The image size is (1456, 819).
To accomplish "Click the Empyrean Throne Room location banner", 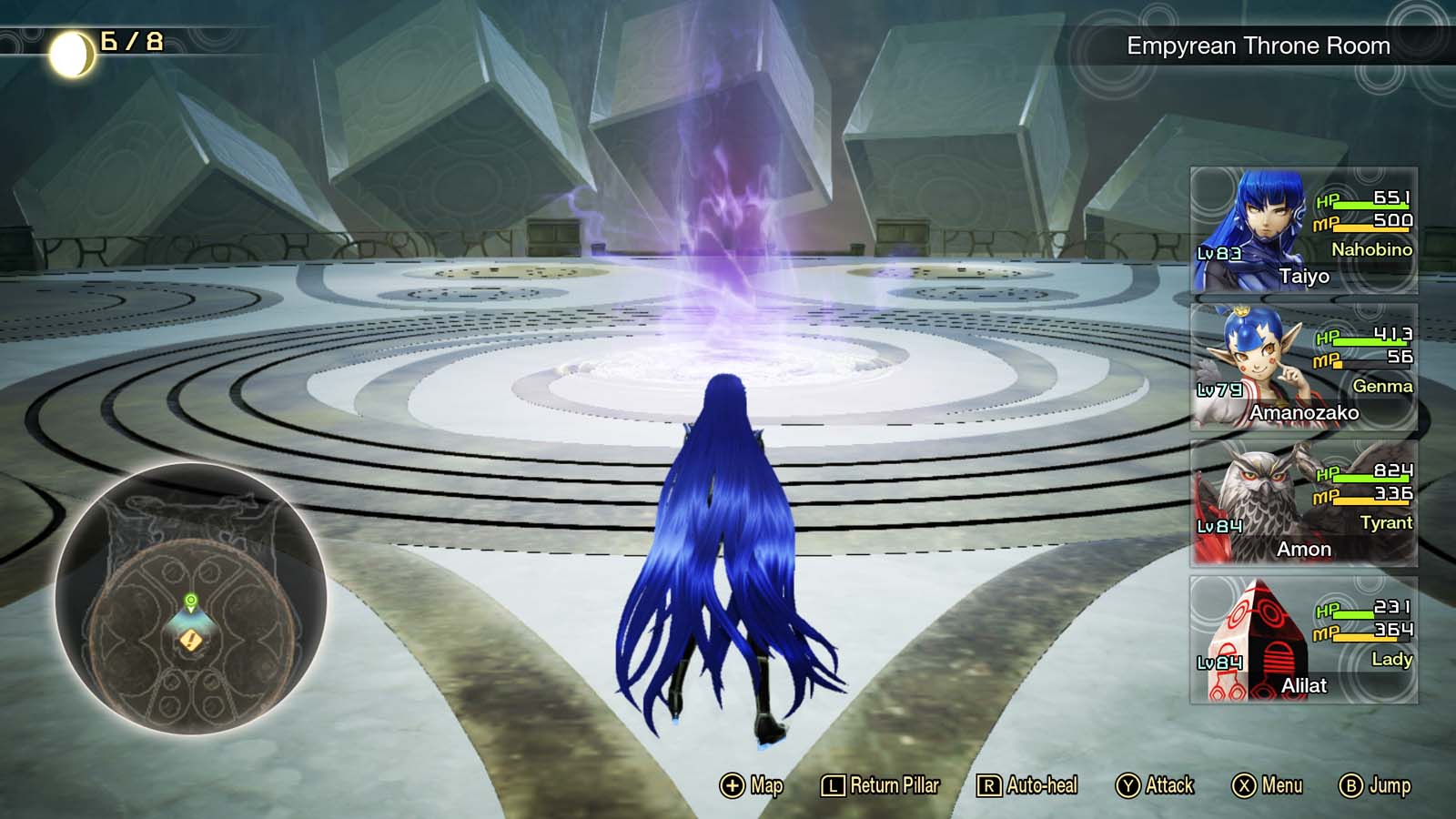I will 1258,43.
